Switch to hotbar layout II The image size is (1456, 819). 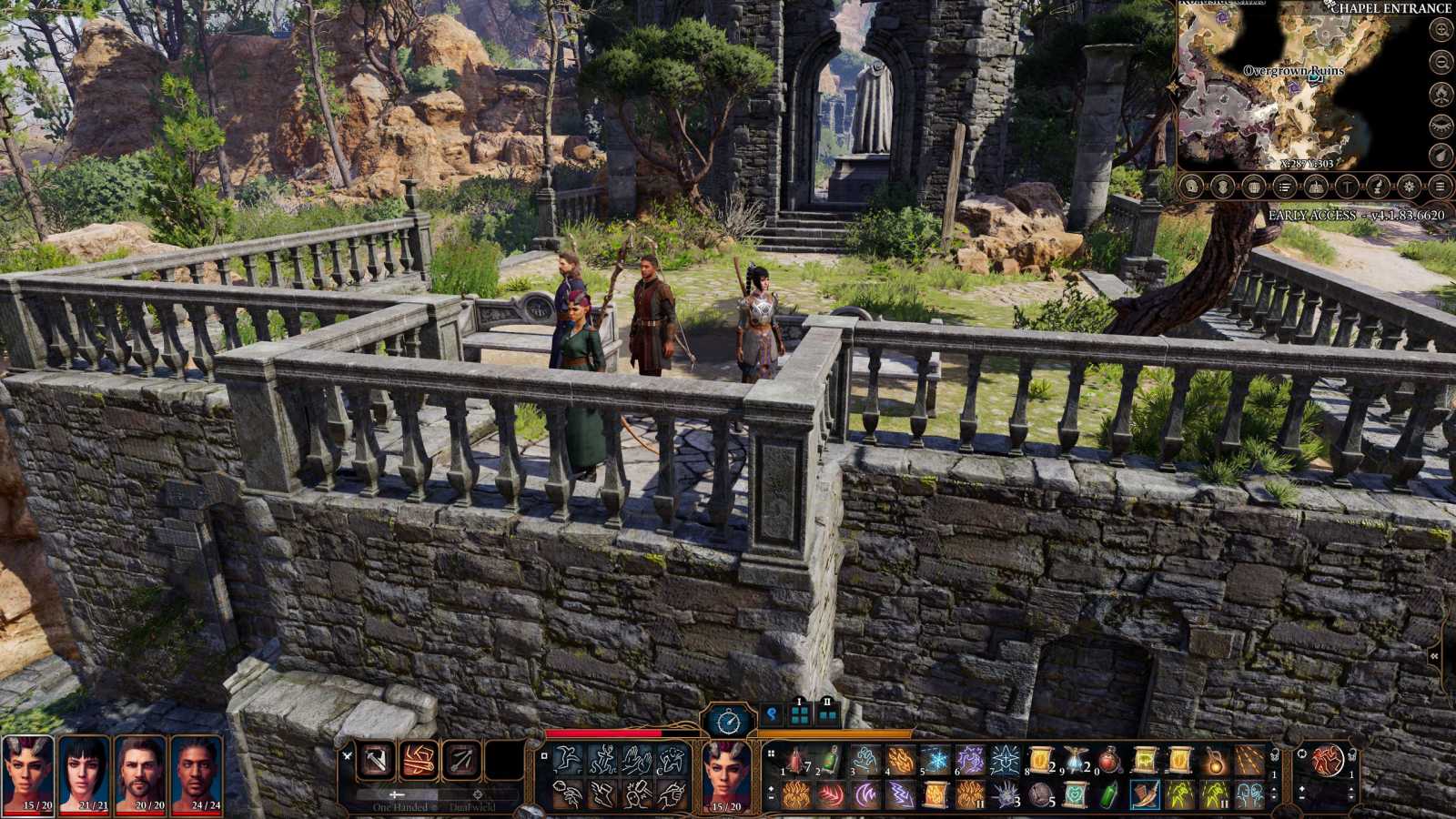827,714
